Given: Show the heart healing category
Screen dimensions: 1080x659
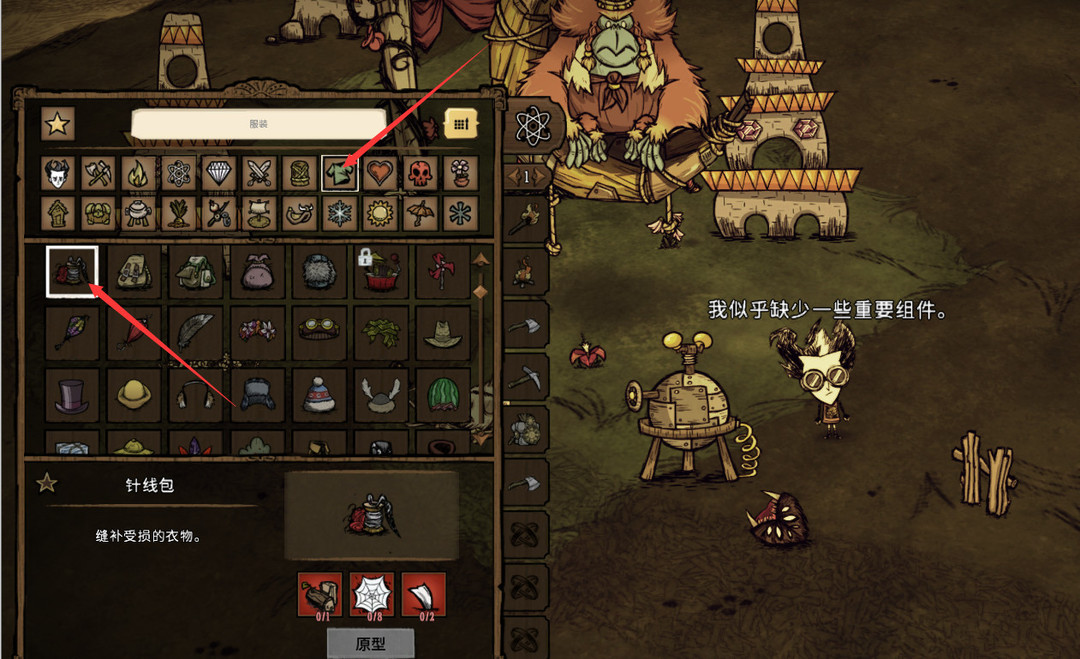Looking at the screenshot, I should click(x=380, y=174).
